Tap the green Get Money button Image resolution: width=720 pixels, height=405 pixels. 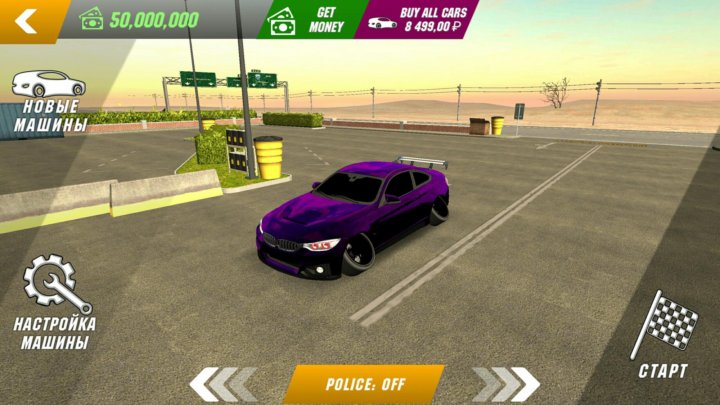point(307,18)
